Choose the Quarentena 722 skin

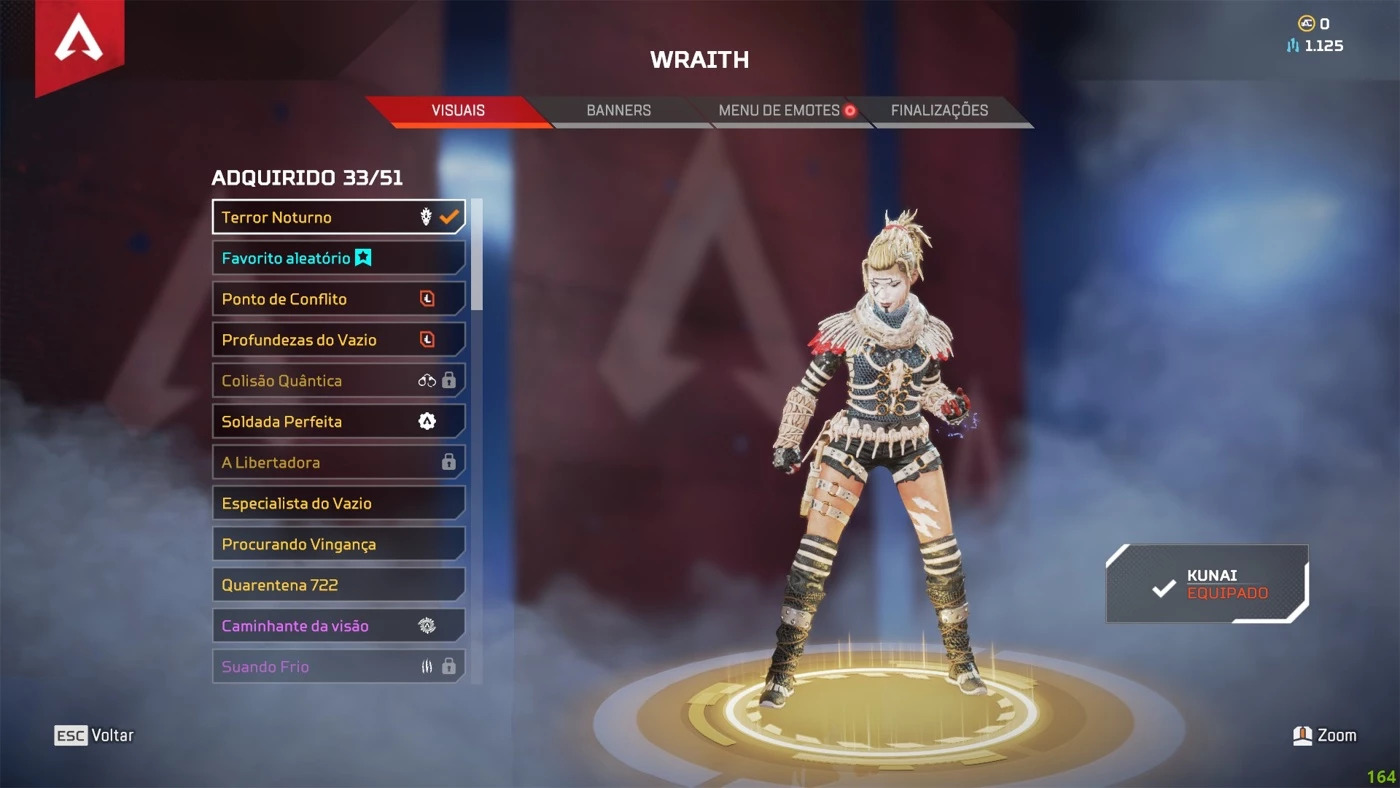(338, 585)
